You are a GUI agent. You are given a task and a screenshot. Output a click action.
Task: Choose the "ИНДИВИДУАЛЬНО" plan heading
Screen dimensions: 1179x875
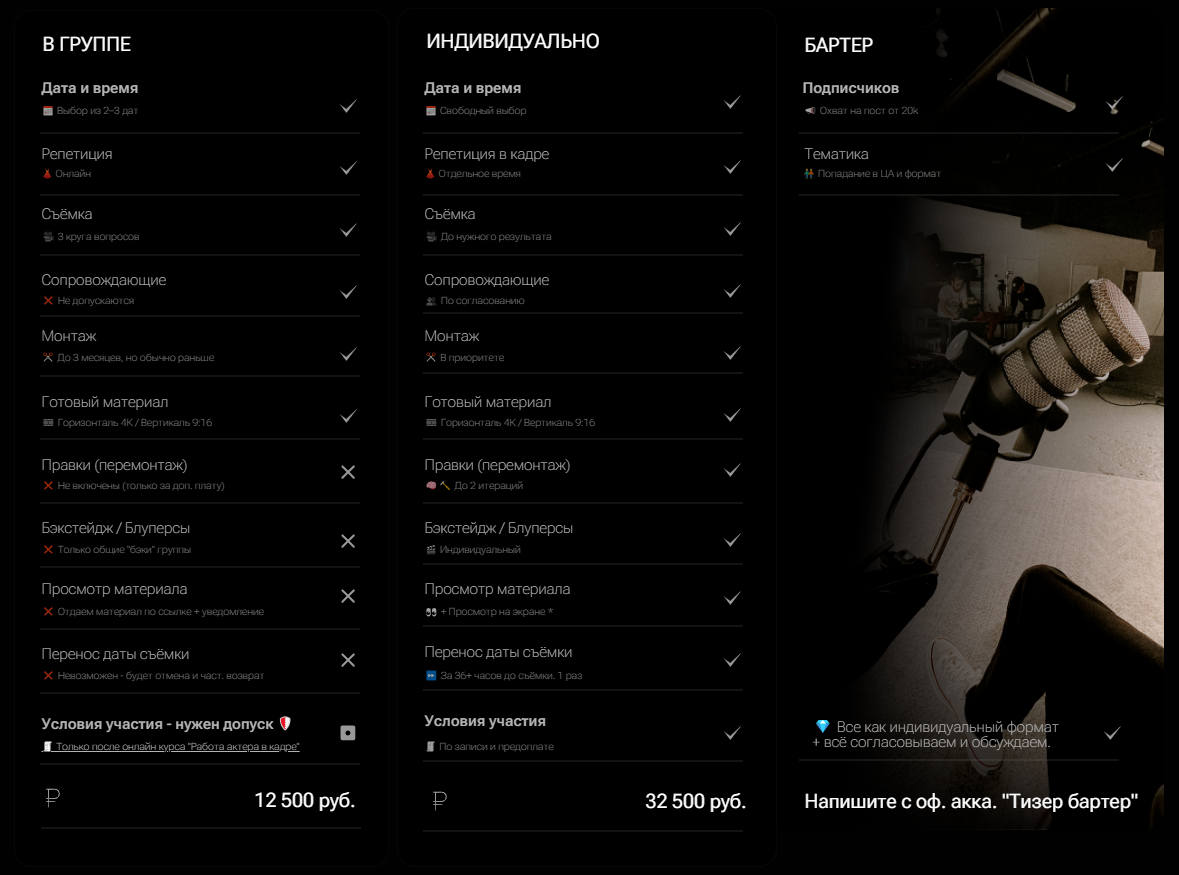click(513, 42)
